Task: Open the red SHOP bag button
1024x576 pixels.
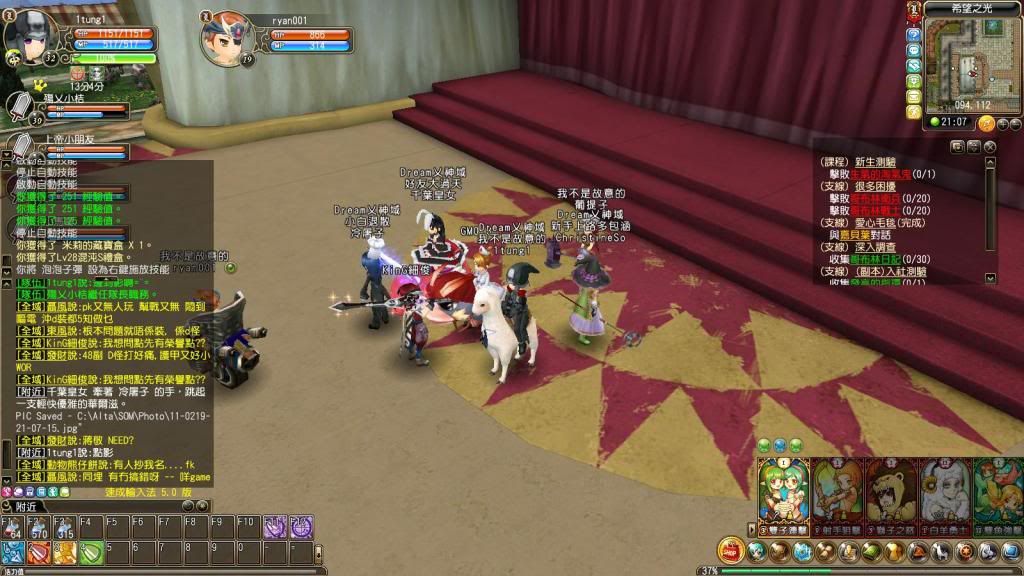Action: (731, 551)
